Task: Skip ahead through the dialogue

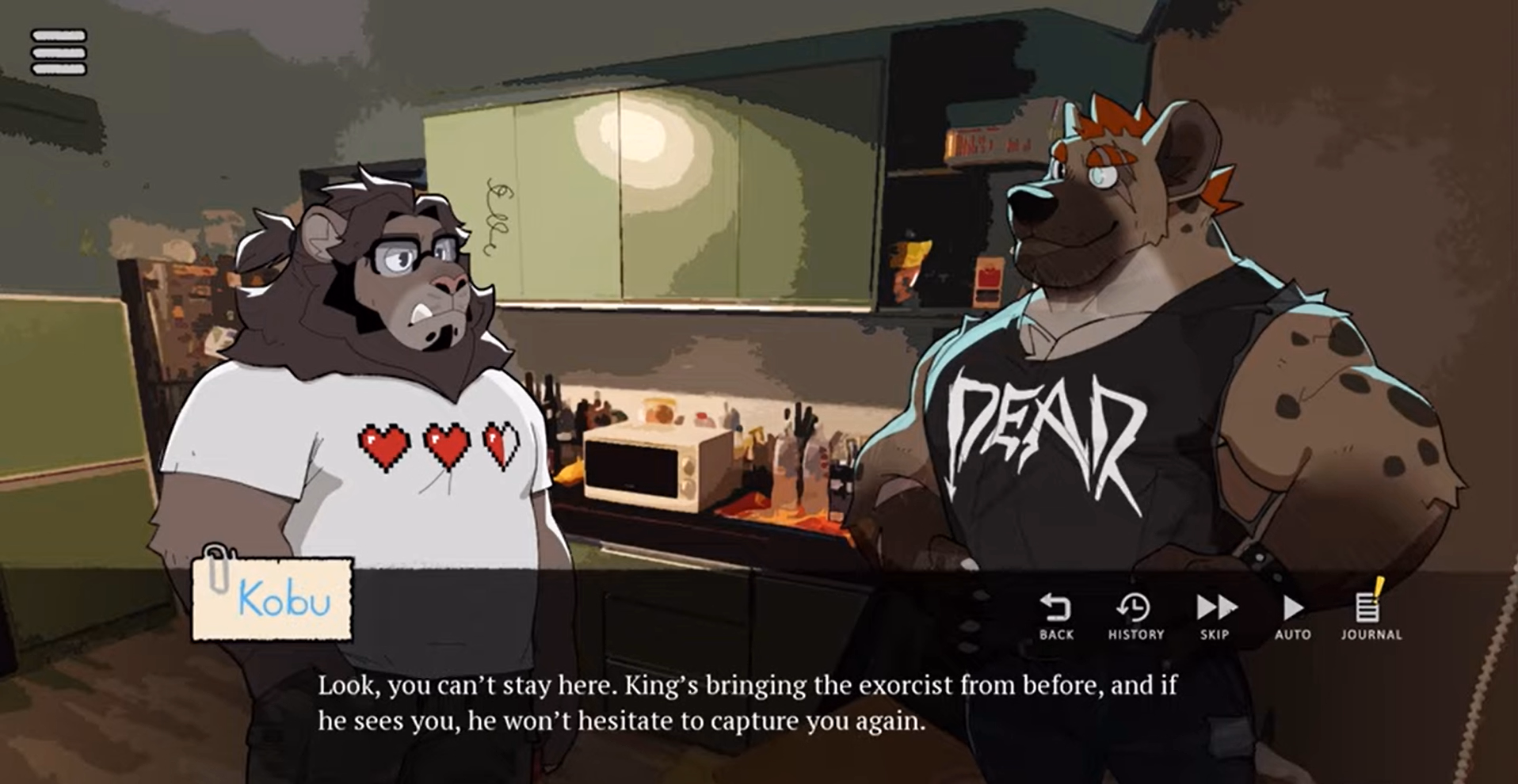Action: pyautogui.click(x=1215, y=616)
